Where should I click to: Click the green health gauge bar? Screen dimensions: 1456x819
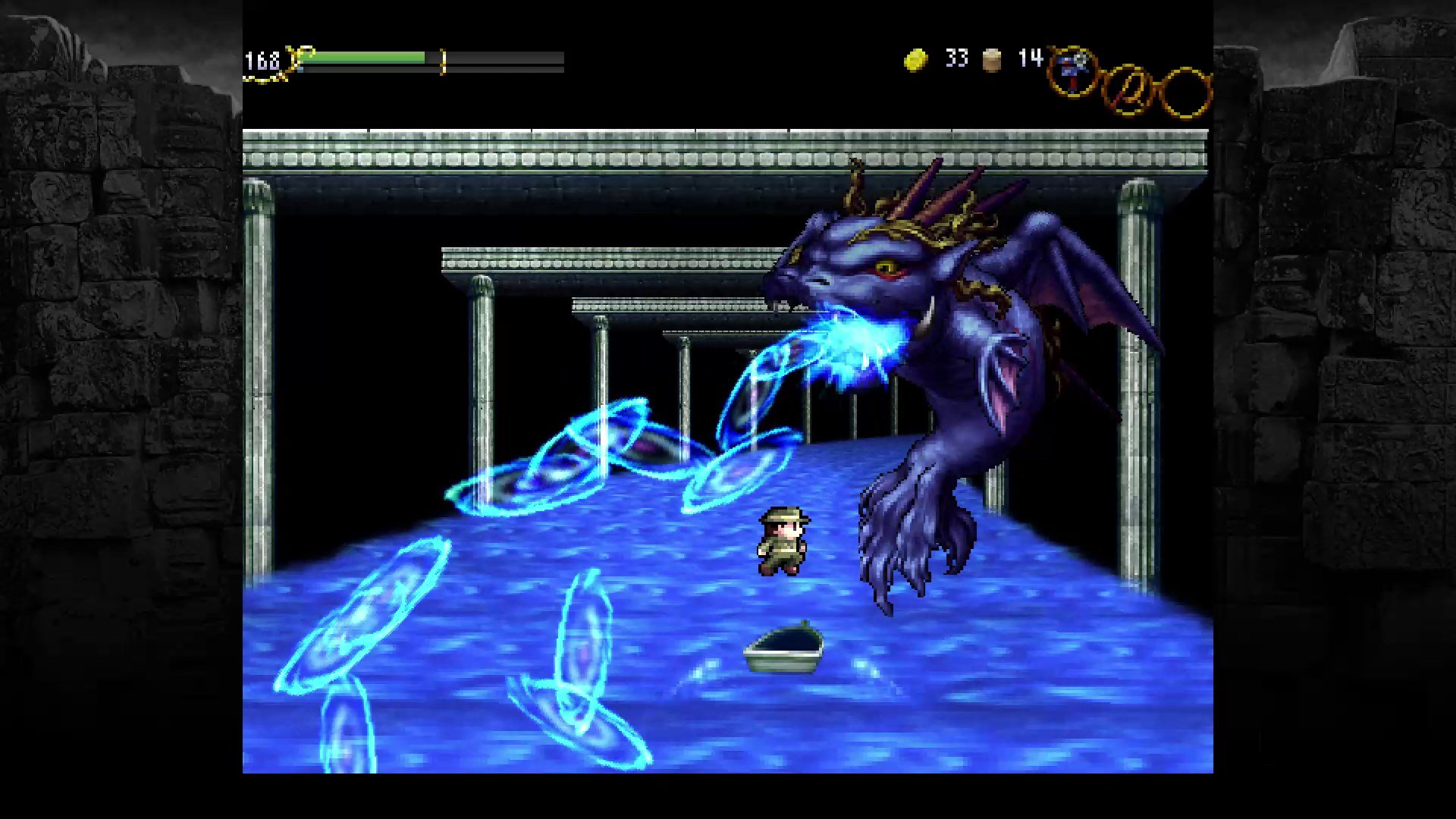tap(364, 56)
